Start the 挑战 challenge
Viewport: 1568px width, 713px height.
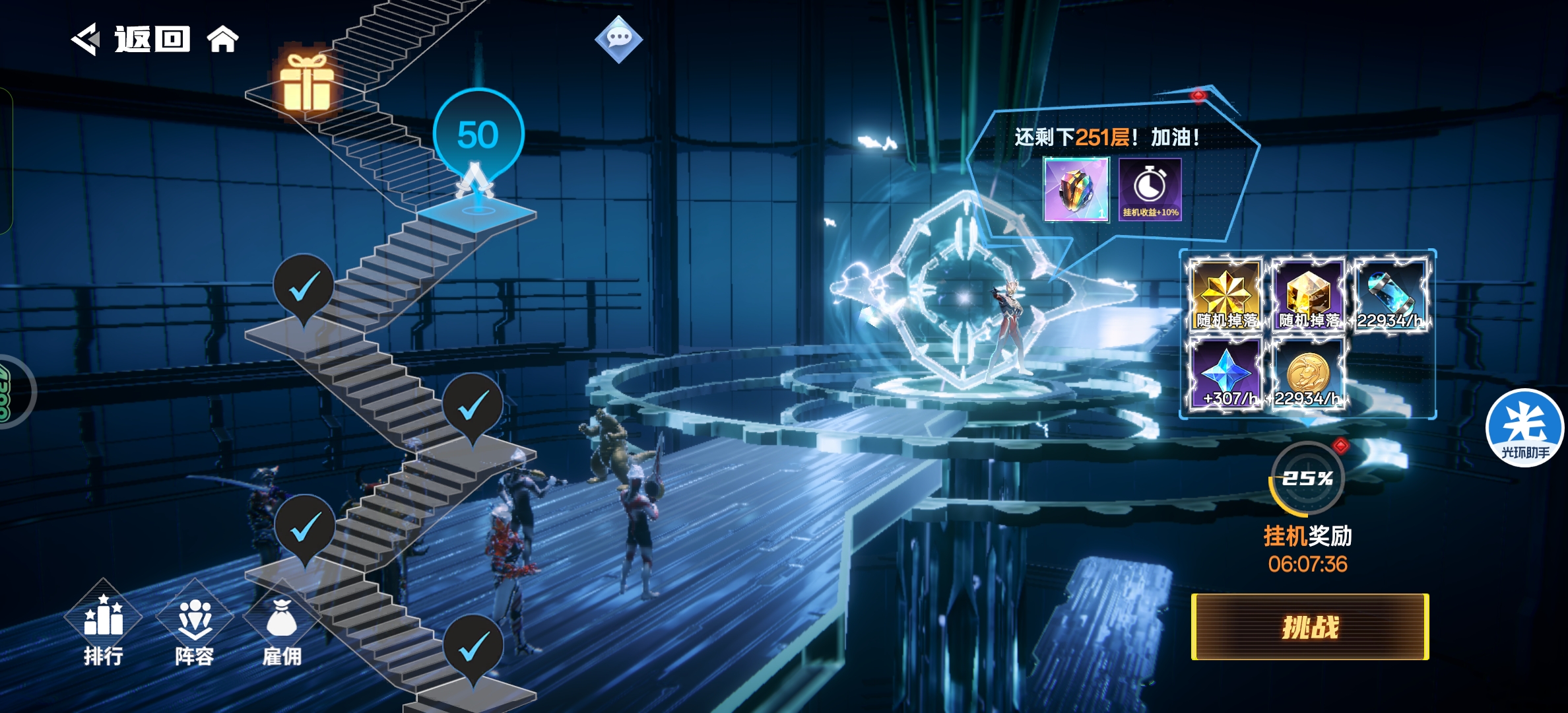pos(1310,627)
